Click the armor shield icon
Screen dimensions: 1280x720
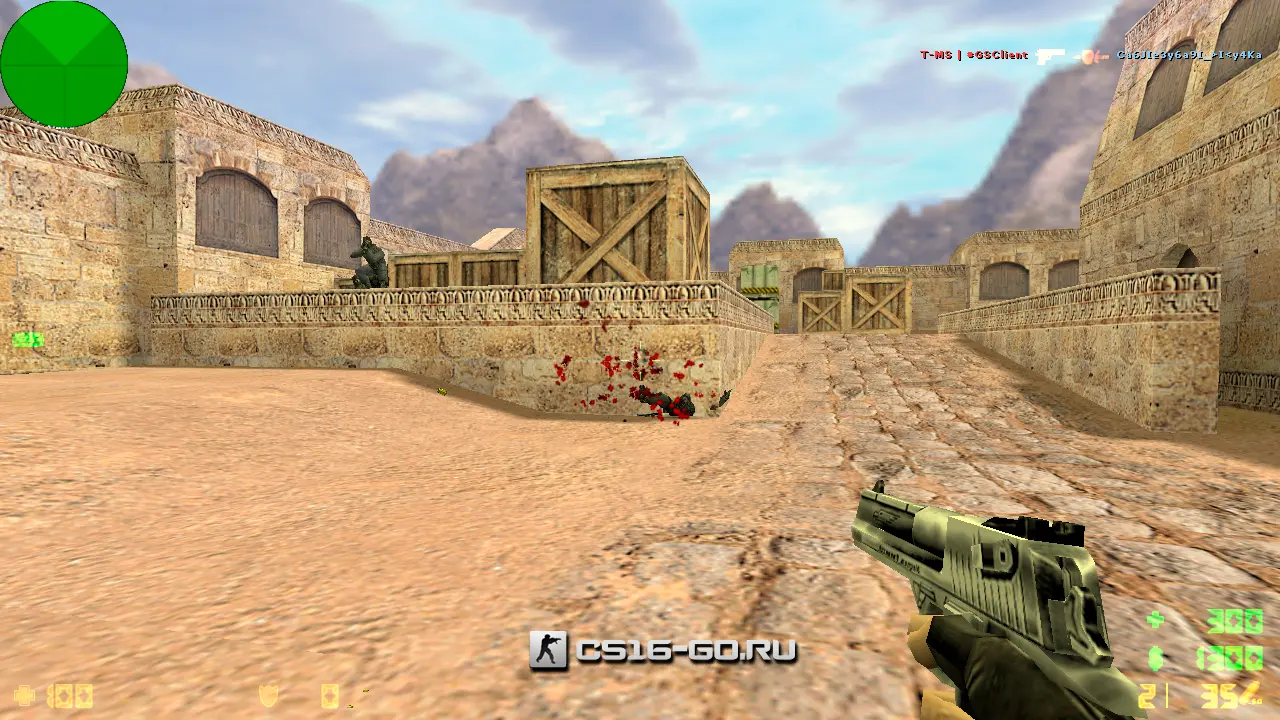tap(268, 695)
